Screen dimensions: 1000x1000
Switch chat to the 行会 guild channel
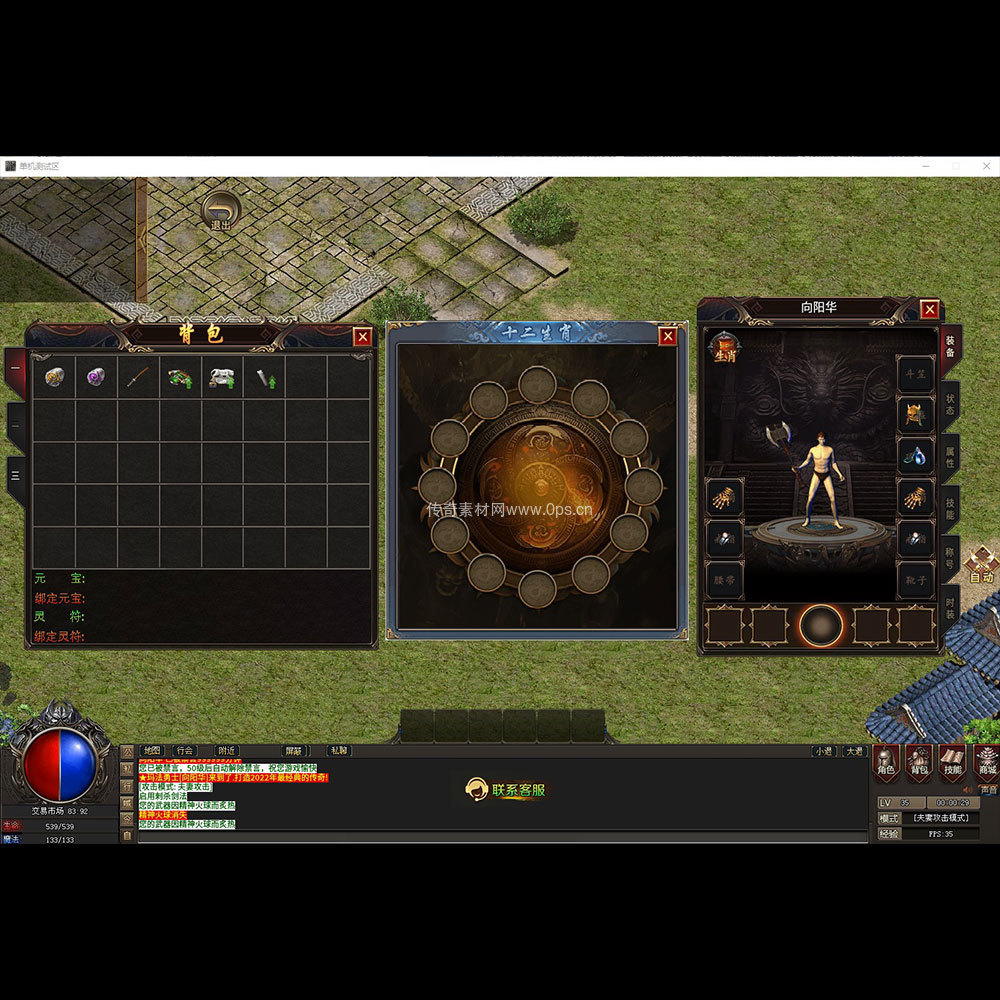[x=184, y=750]
